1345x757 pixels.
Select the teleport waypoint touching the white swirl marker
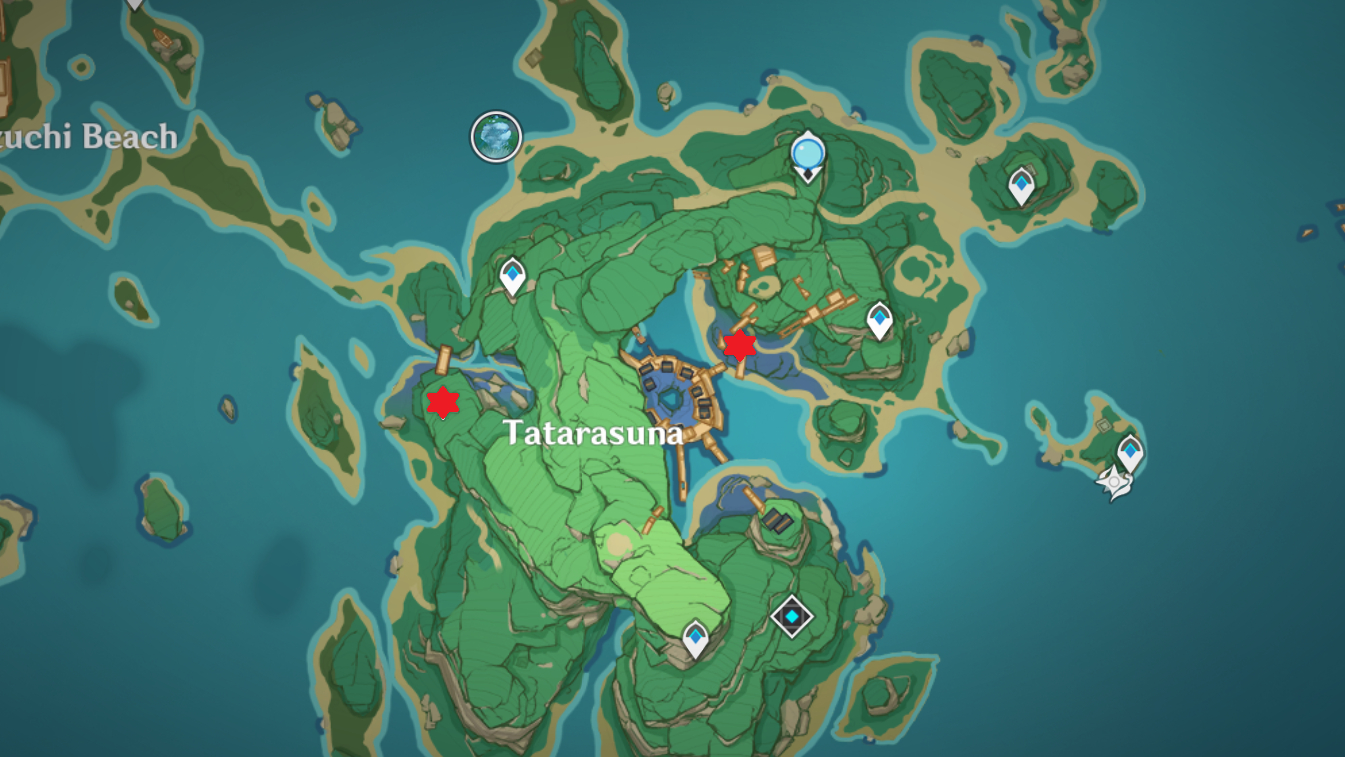pyautogui.click(x=1130, y=452)
